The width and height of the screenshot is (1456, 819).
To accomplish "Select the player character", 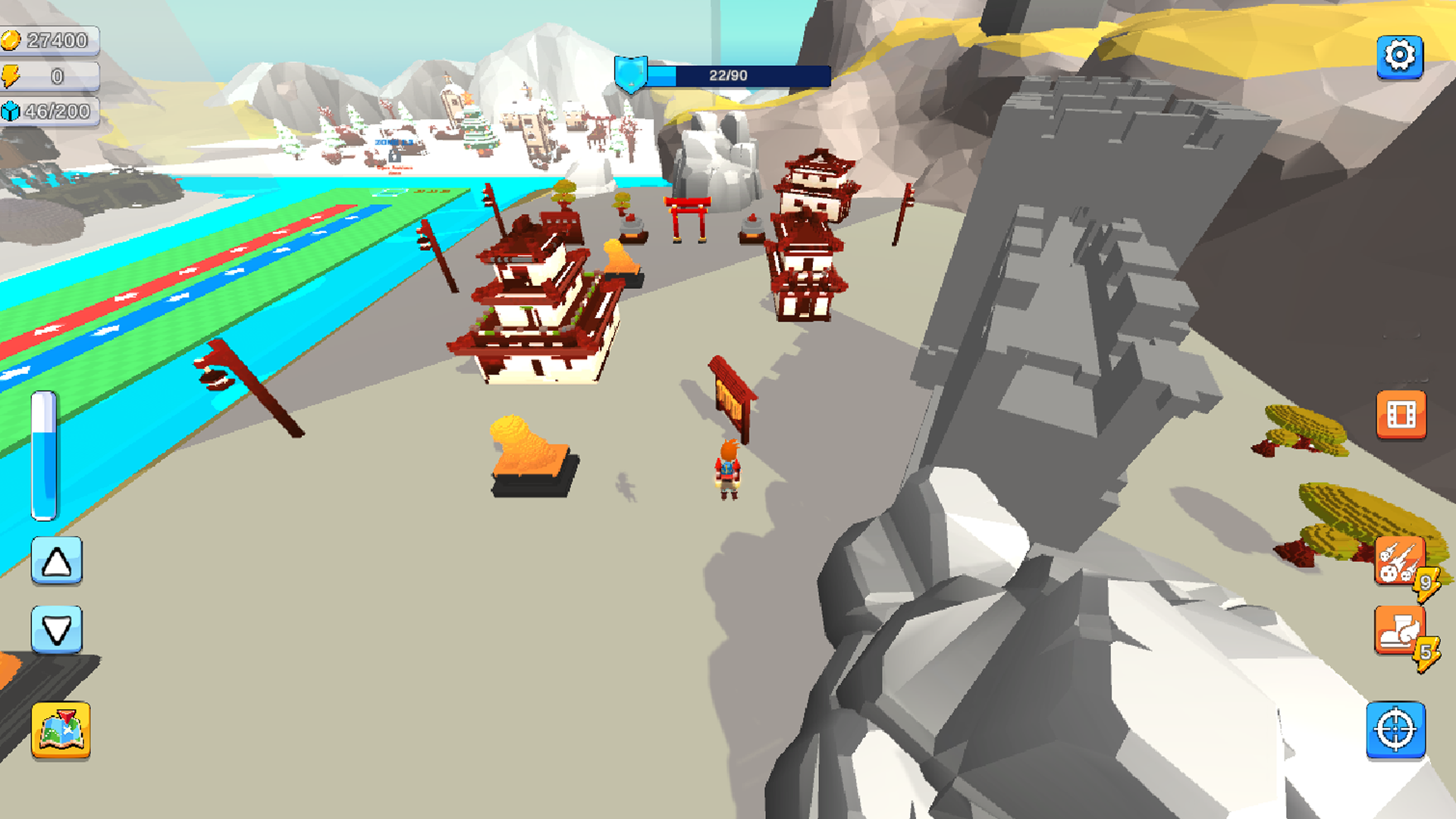I will tap(726, 470).
